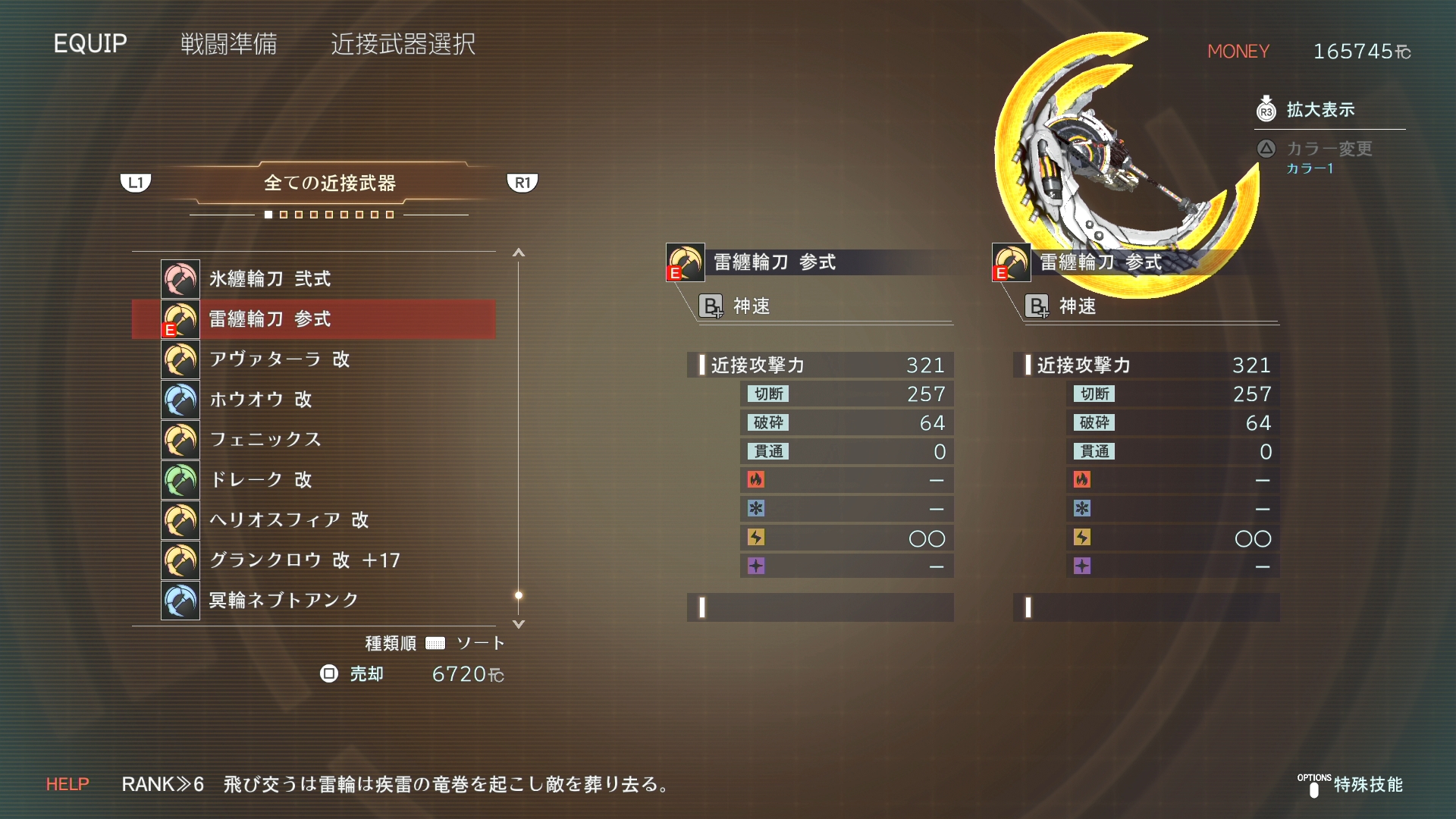The height and width of the screenshot is (819, 1456).
Task: Click the カラー変更 color change toggle
Action: point(1265,149)
